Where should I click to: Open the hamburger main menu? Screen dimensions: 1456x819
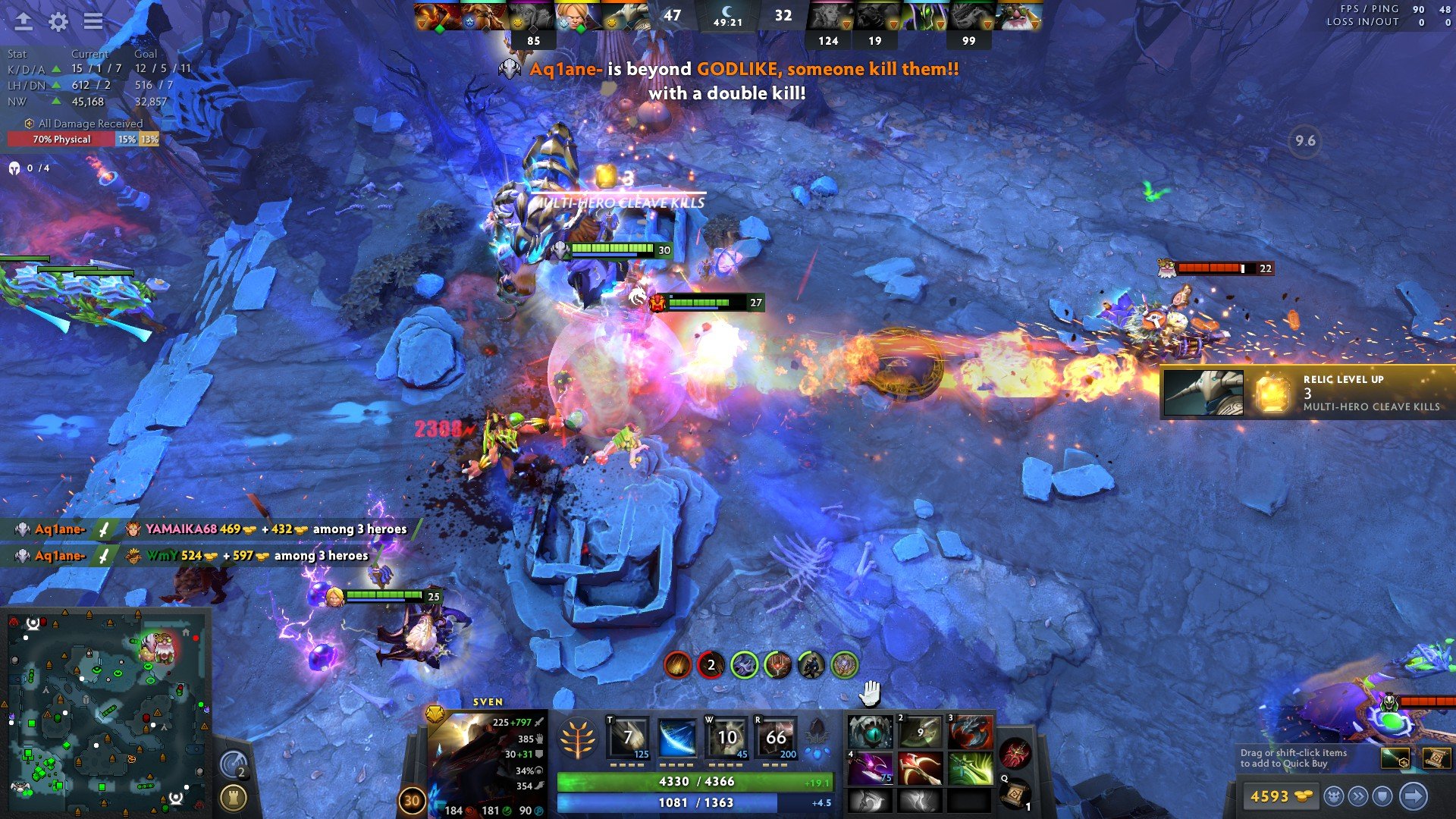(x=93, y=21)
